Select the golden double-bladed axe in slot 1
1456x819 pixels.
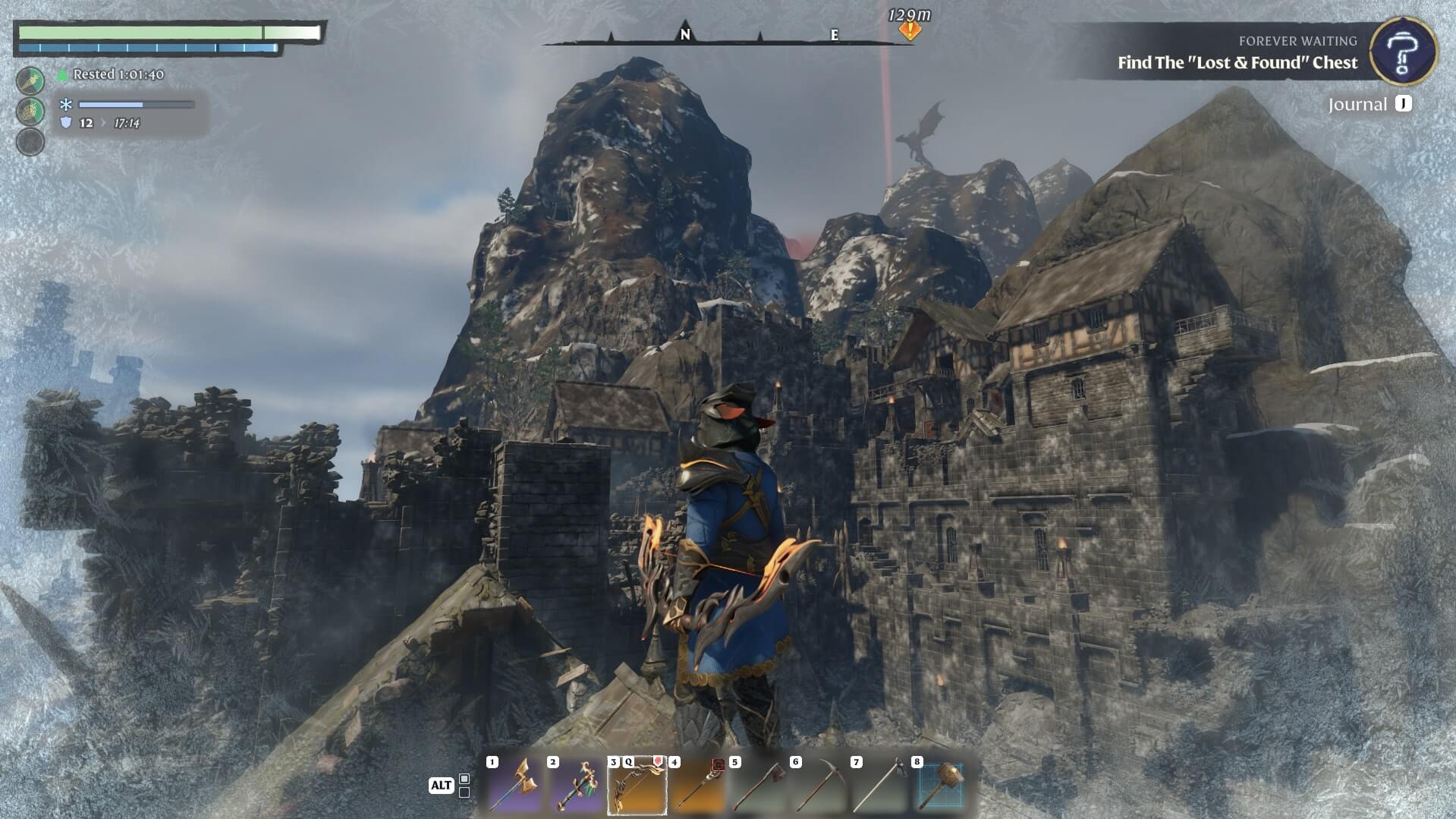(515, 786)
